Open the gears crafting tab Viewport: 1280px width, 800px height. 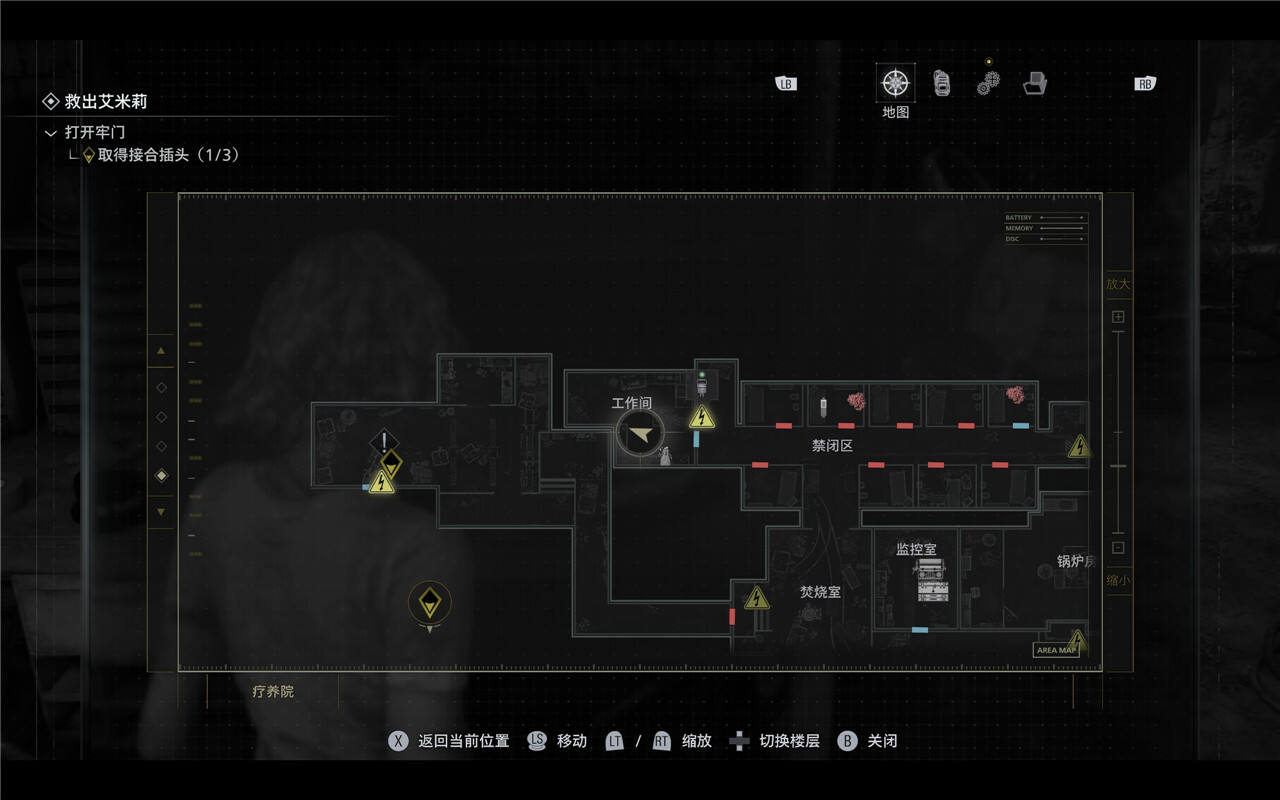pyautogui.click(x=988, y=84)
